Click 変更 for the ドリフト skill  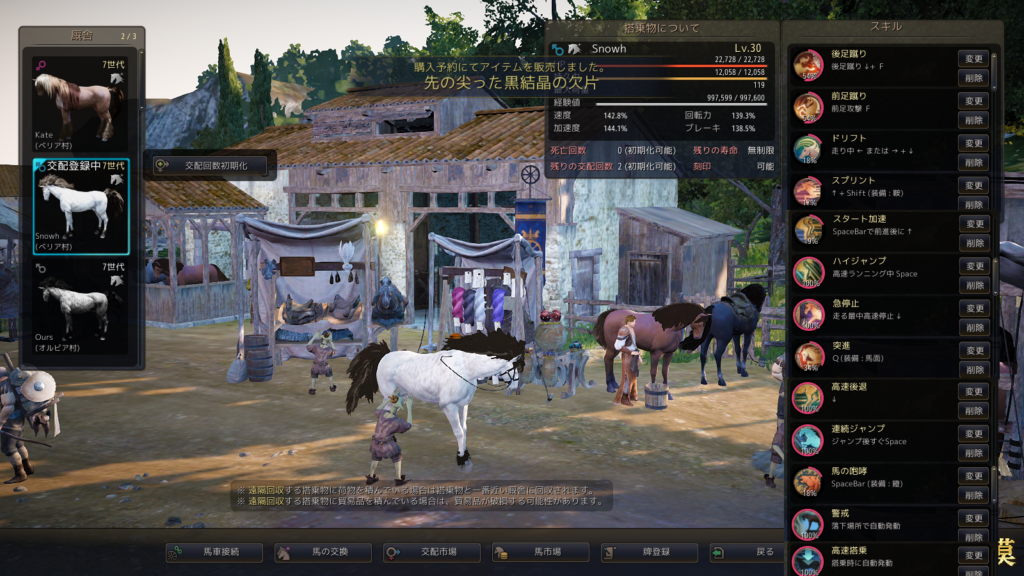(973, 143)
